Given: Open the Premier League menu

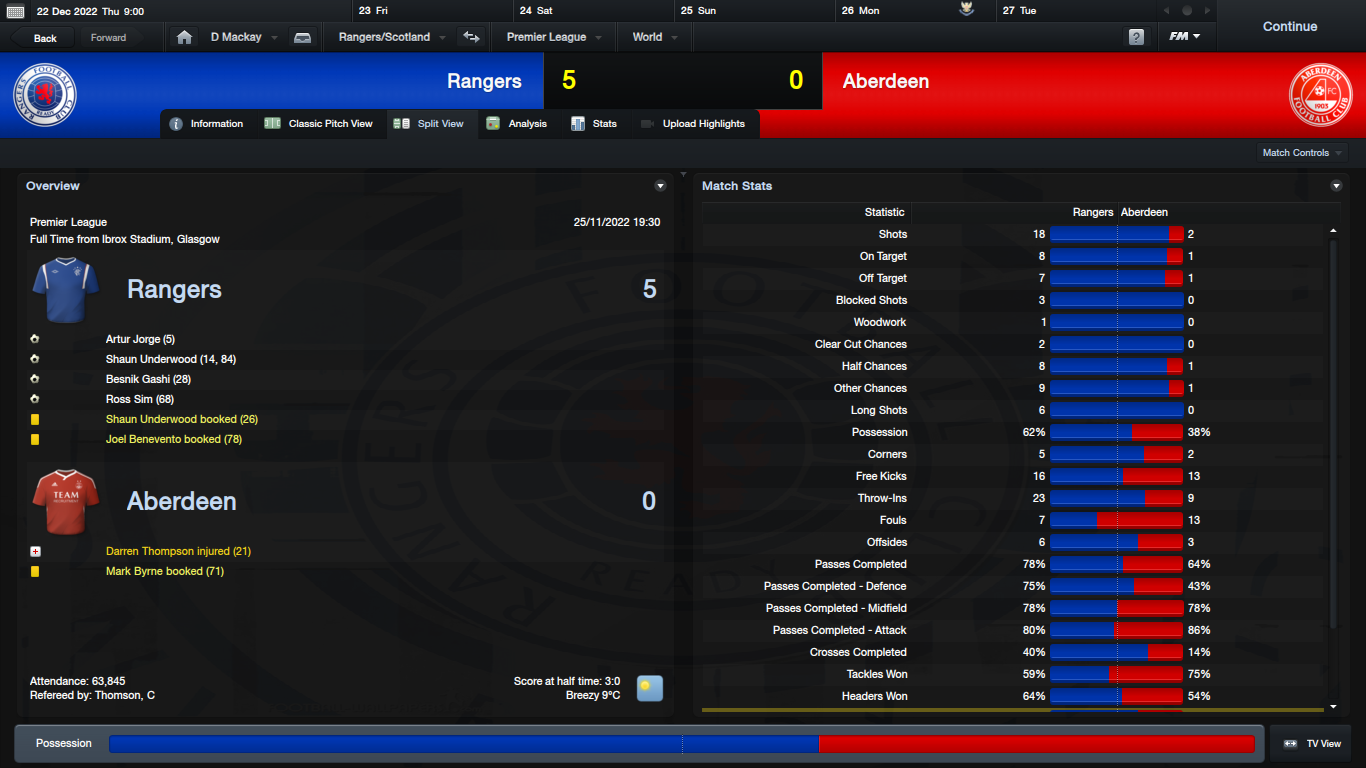Looking at the screenshot, I should point(553,37).
